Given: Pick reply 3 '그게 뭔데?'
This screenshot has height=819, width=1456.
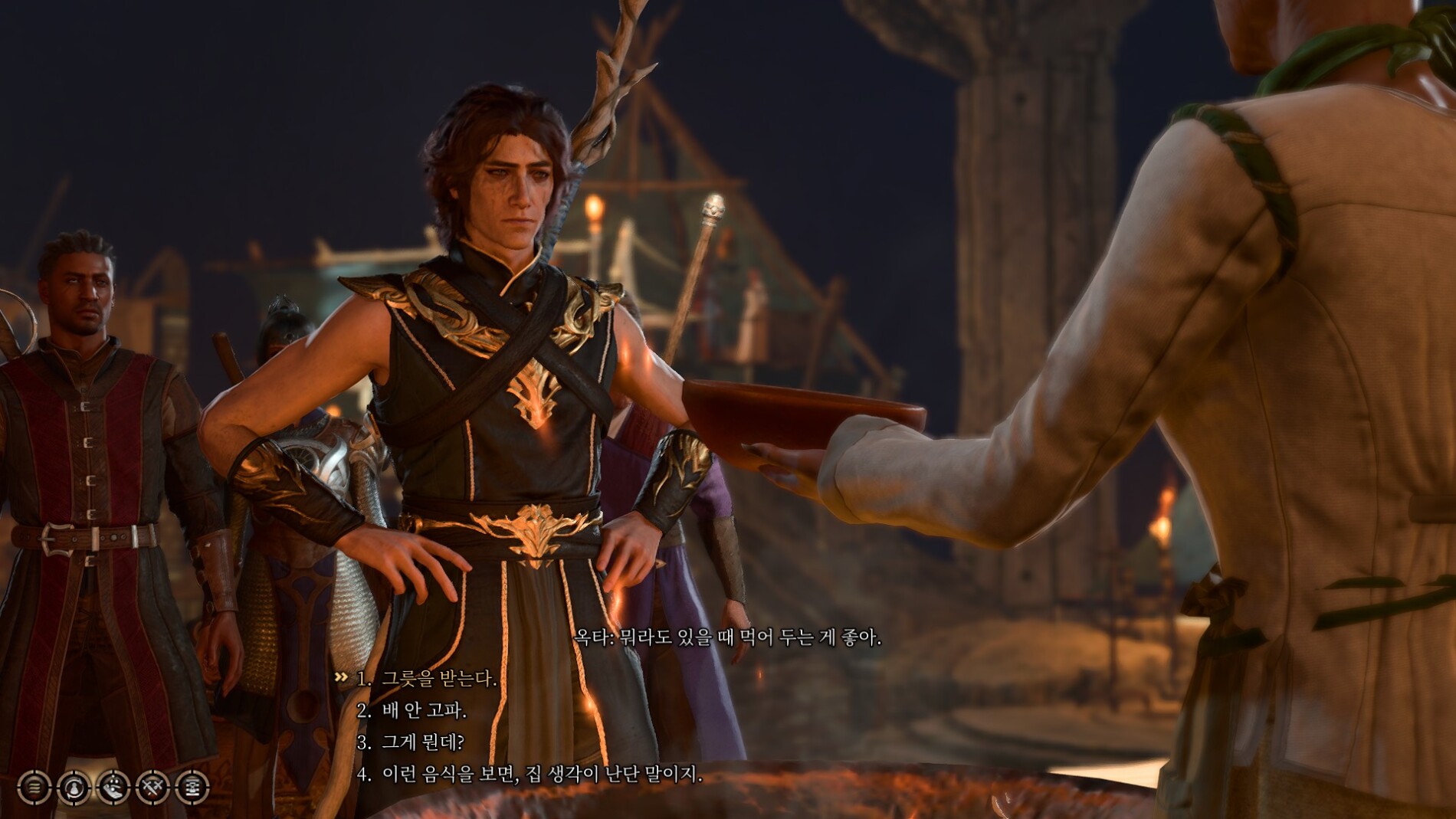Looking at the screenshot, I should tap(422, 742).
